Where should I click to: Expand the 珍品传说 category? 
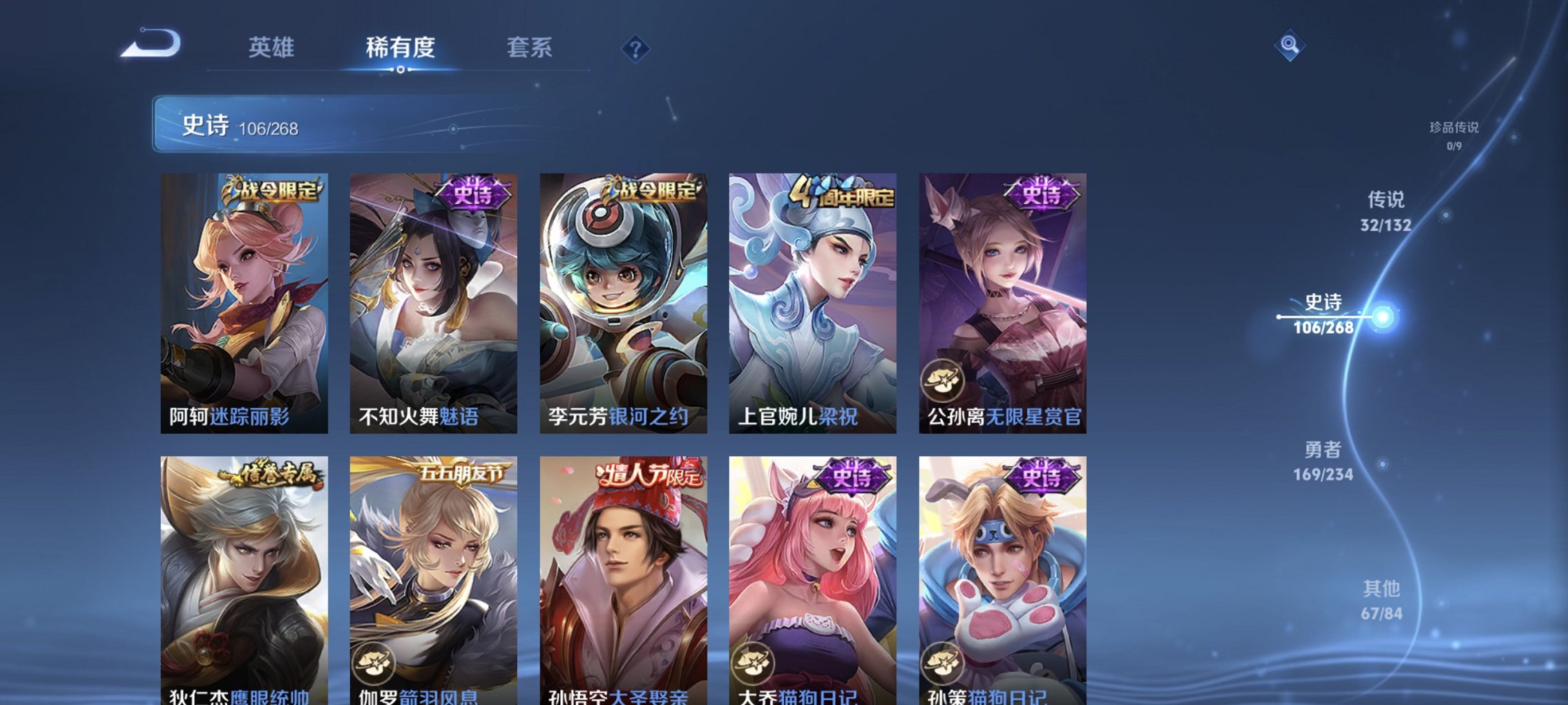coord(1453,133)
